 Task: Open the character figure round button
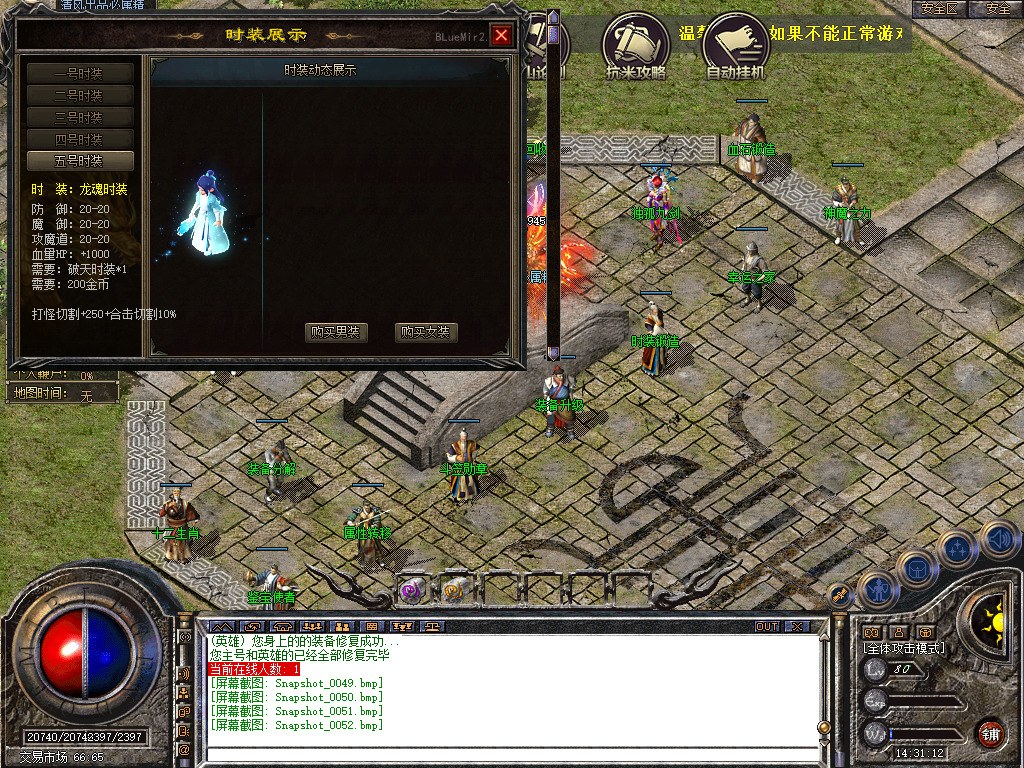pyautogui.click(x=876, y=590)
